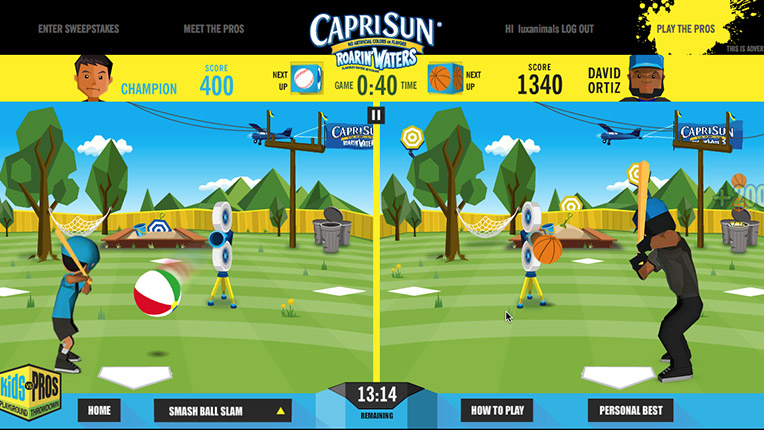Viewport: 764px width, 430px height.
Task: Visit the Meet the Pros section
Action: coord(209,29)
